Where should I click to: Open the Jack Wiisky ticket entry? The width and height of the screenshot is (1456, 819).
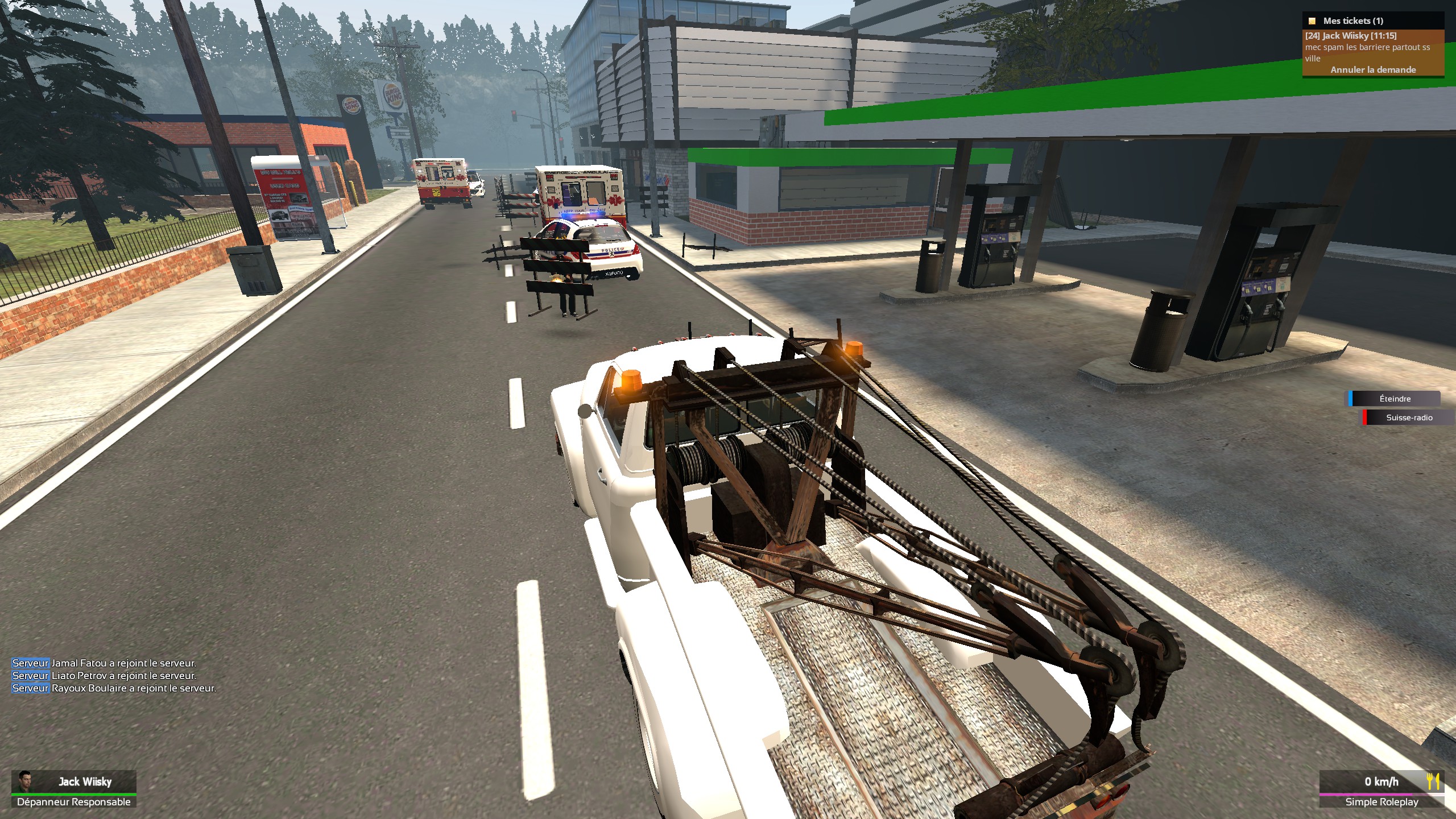[x=1350, y=36]
